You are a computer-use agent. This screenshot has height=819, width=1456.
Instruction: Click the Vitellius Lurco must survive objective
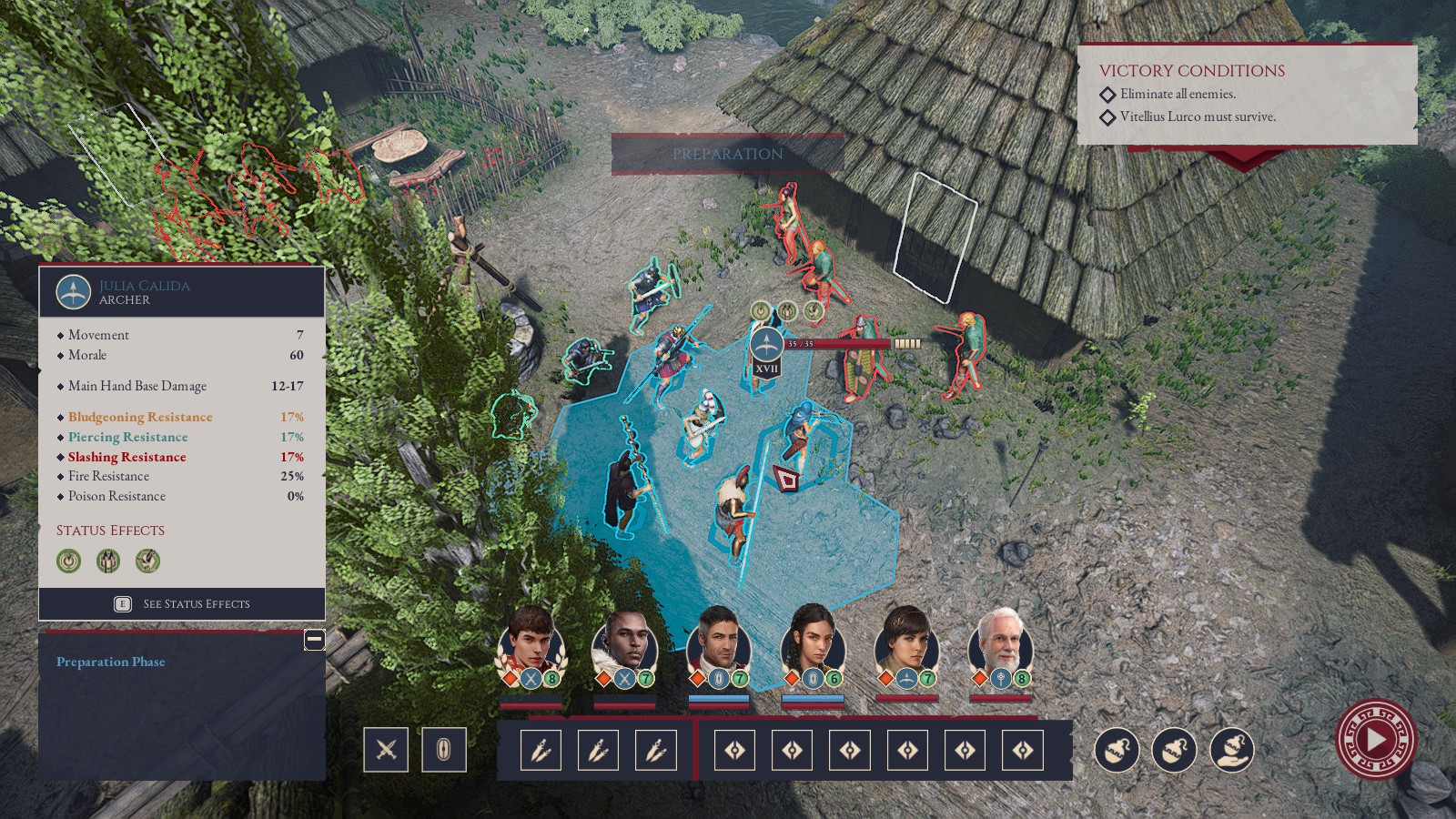pyautogui.click(x=1198, y=116)
